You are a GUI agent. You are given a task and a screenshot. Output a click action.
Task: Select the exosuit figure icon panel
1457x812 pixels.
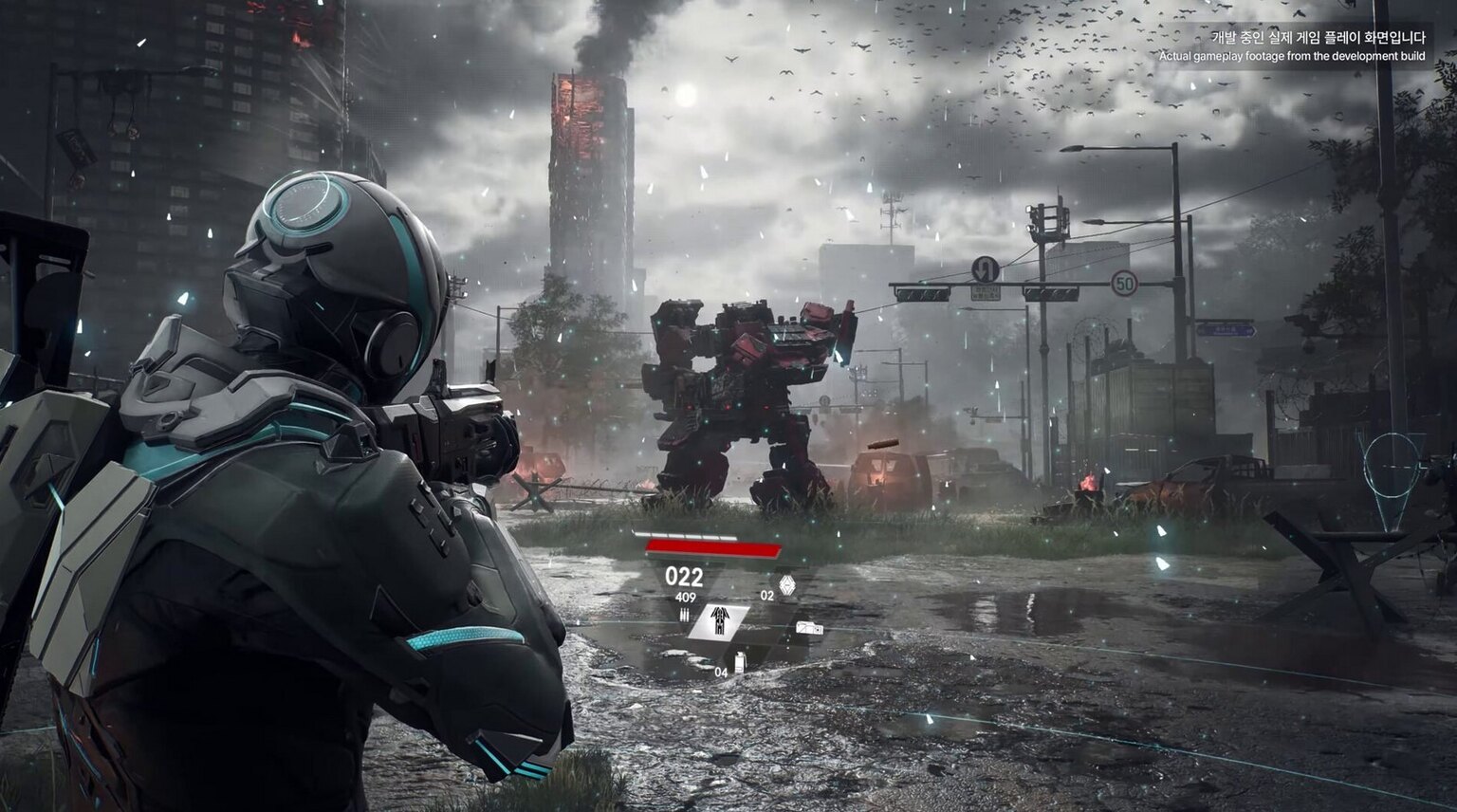click(718, 622)
